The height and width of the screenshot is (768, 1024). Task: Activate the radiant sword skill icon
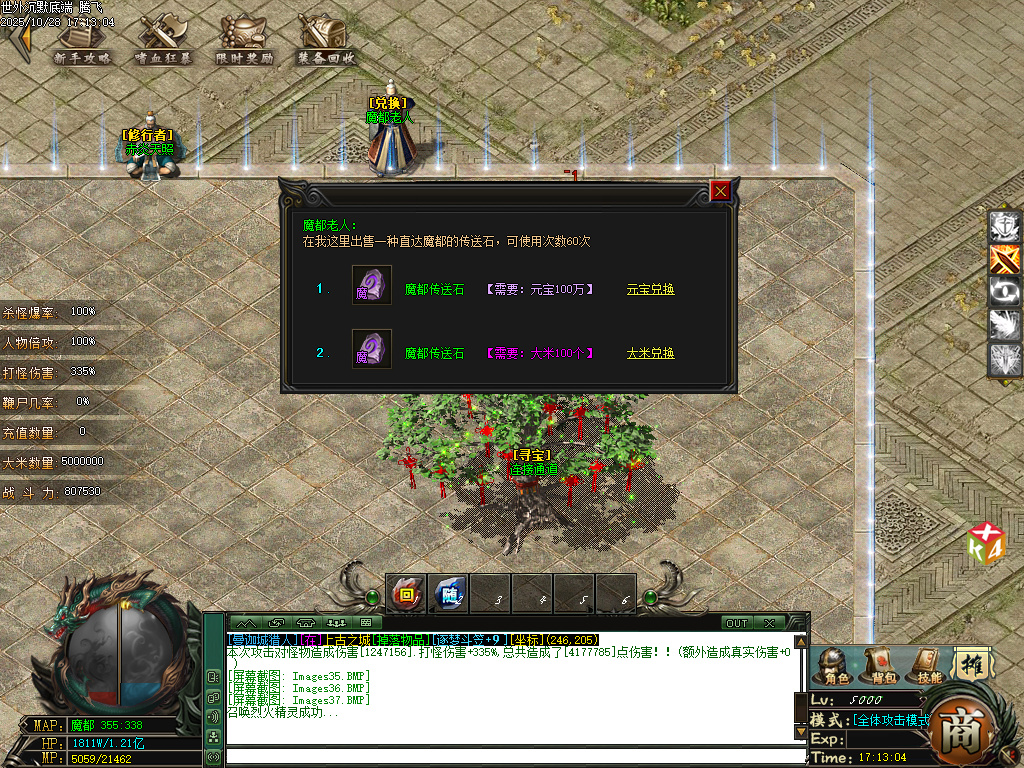pyautogui.click(x=1005, y=359)
